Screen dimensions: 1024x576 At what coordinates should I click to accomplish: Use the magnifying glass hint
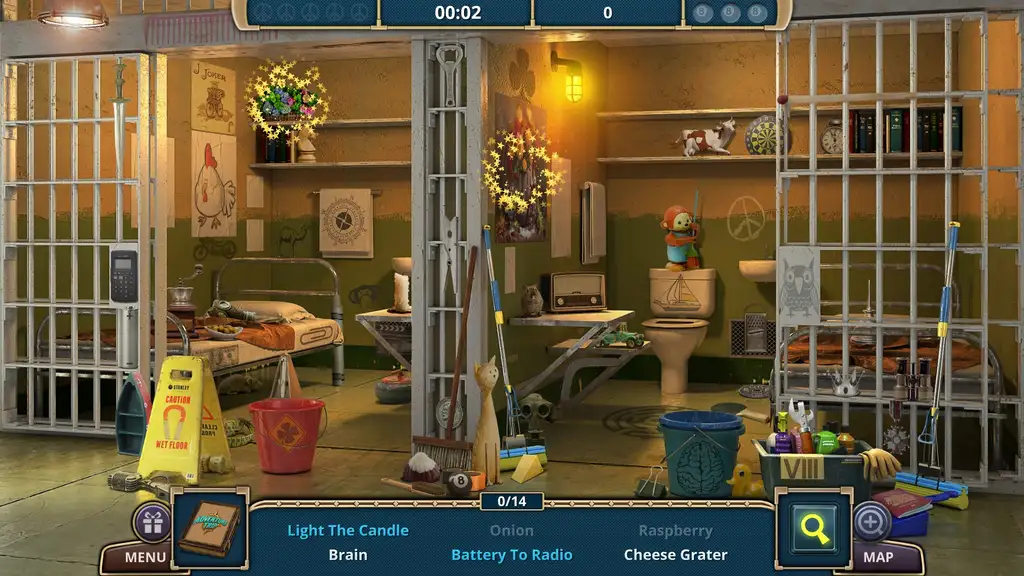[815, 529]
